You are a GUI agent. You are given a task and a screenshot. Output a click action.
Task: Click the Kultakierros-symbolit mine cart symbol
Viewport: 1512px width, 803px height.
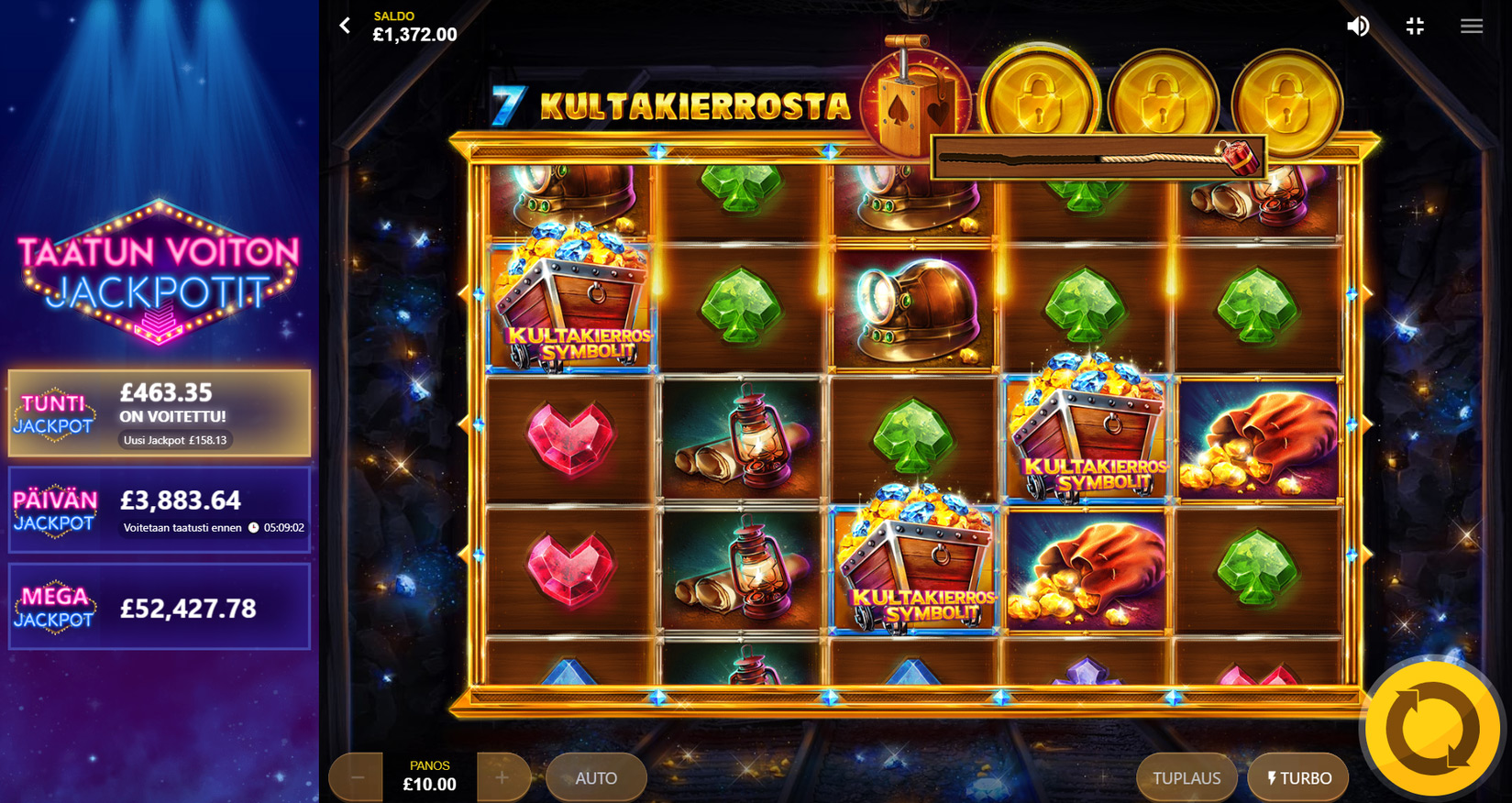tap(572, 307)
